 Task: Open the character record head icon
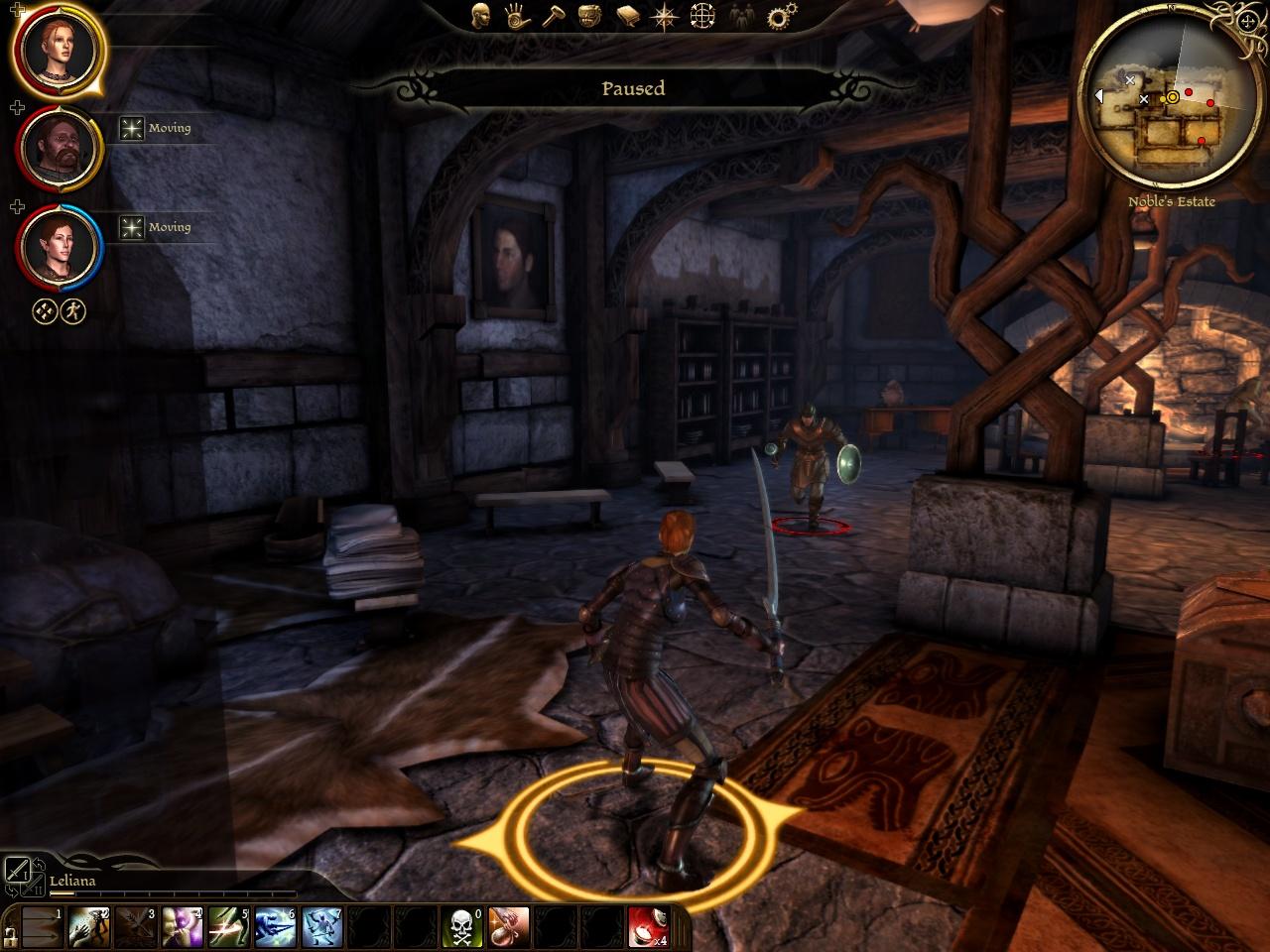tap(481, 15)
